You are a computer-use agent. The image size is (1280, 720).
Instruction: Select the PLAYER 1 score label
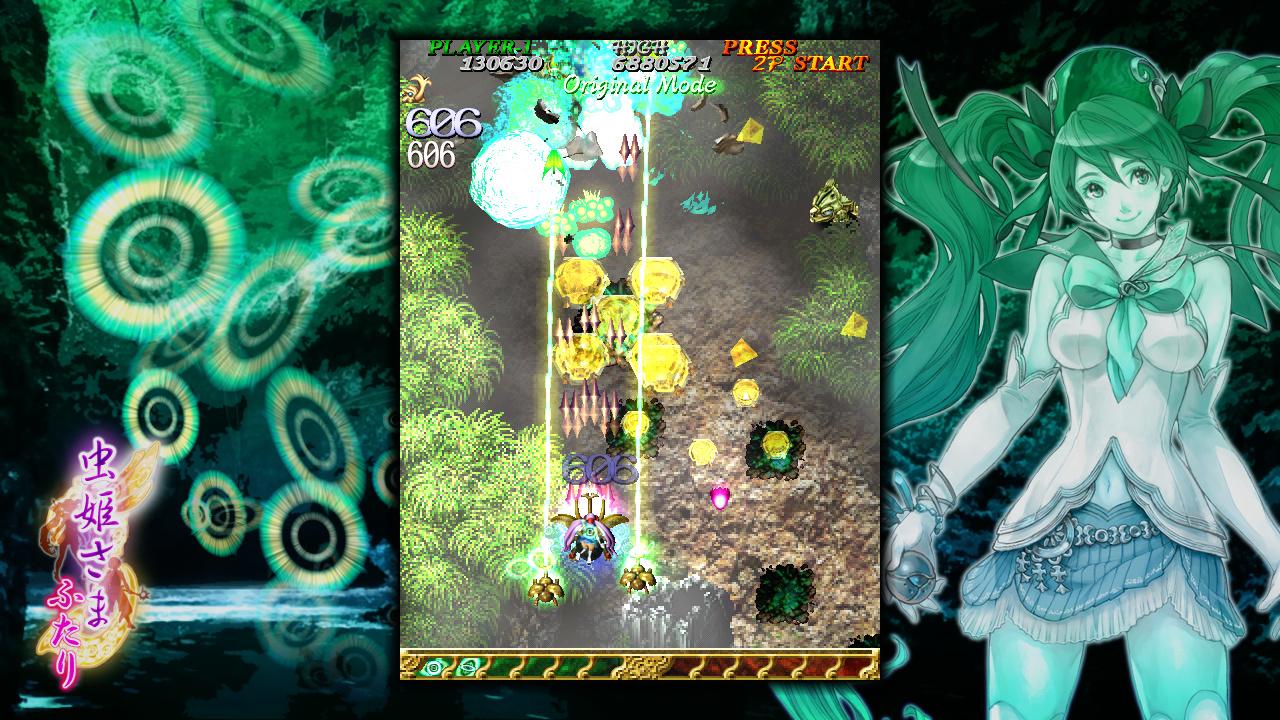(482, 48)
